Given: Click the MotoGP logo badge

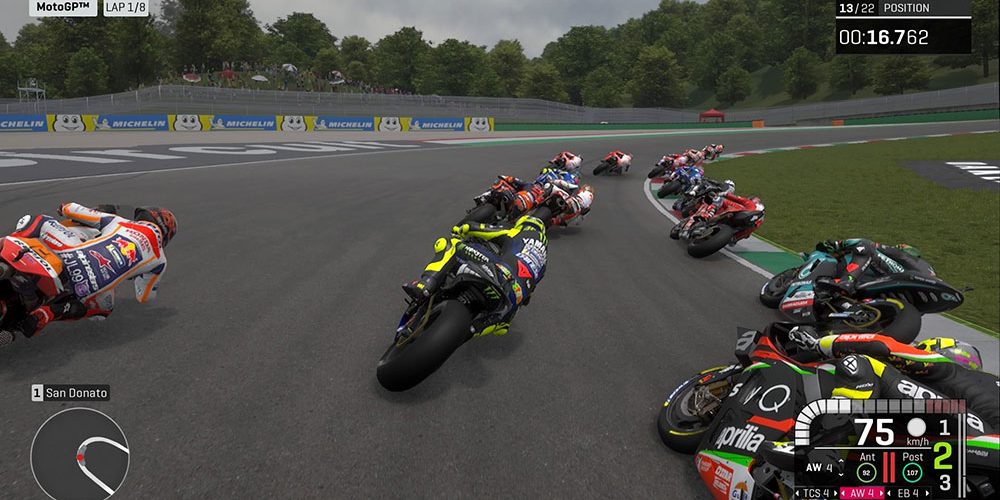Looking at the screenshot, I should point(63,8).
